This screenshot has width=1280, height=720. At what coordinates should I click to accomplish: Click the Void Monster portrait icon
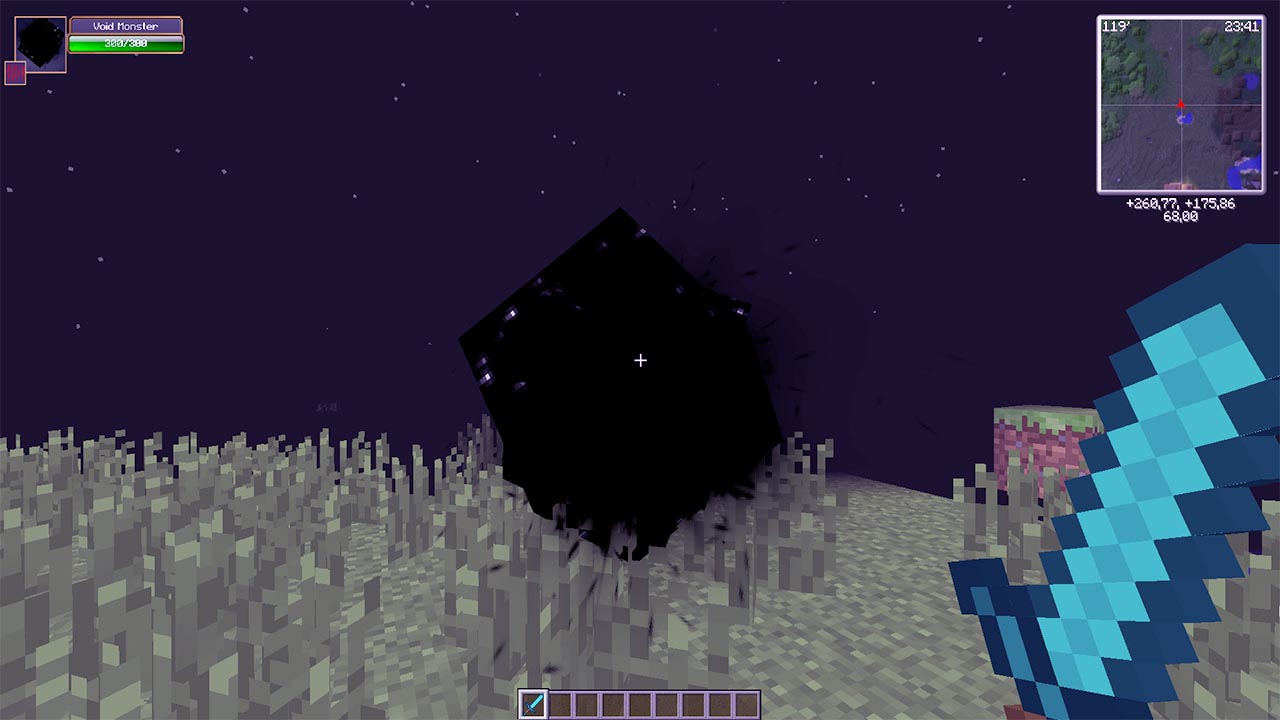point(38,42)
